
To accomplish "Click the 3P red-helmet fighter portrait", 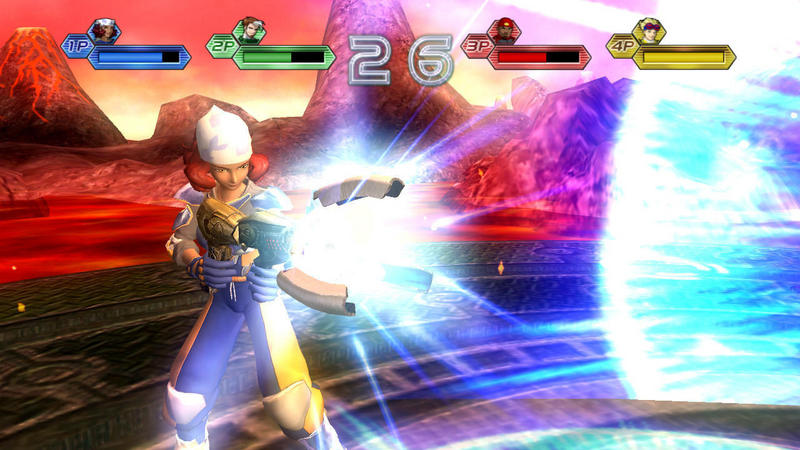I will tap(503, 31).
